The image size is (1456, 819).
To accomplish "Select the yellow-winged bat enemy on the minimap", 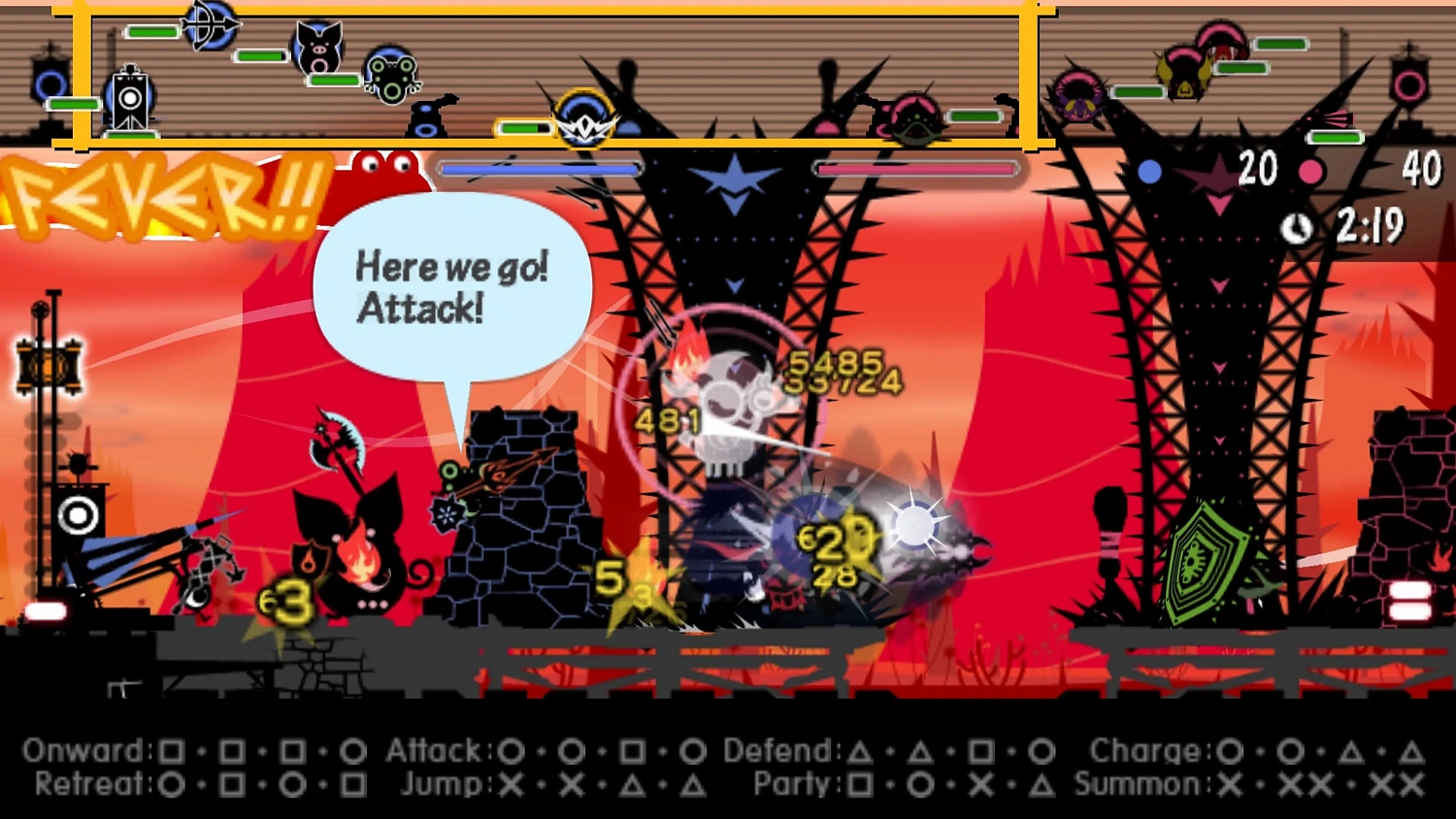I will [1186, 76].
